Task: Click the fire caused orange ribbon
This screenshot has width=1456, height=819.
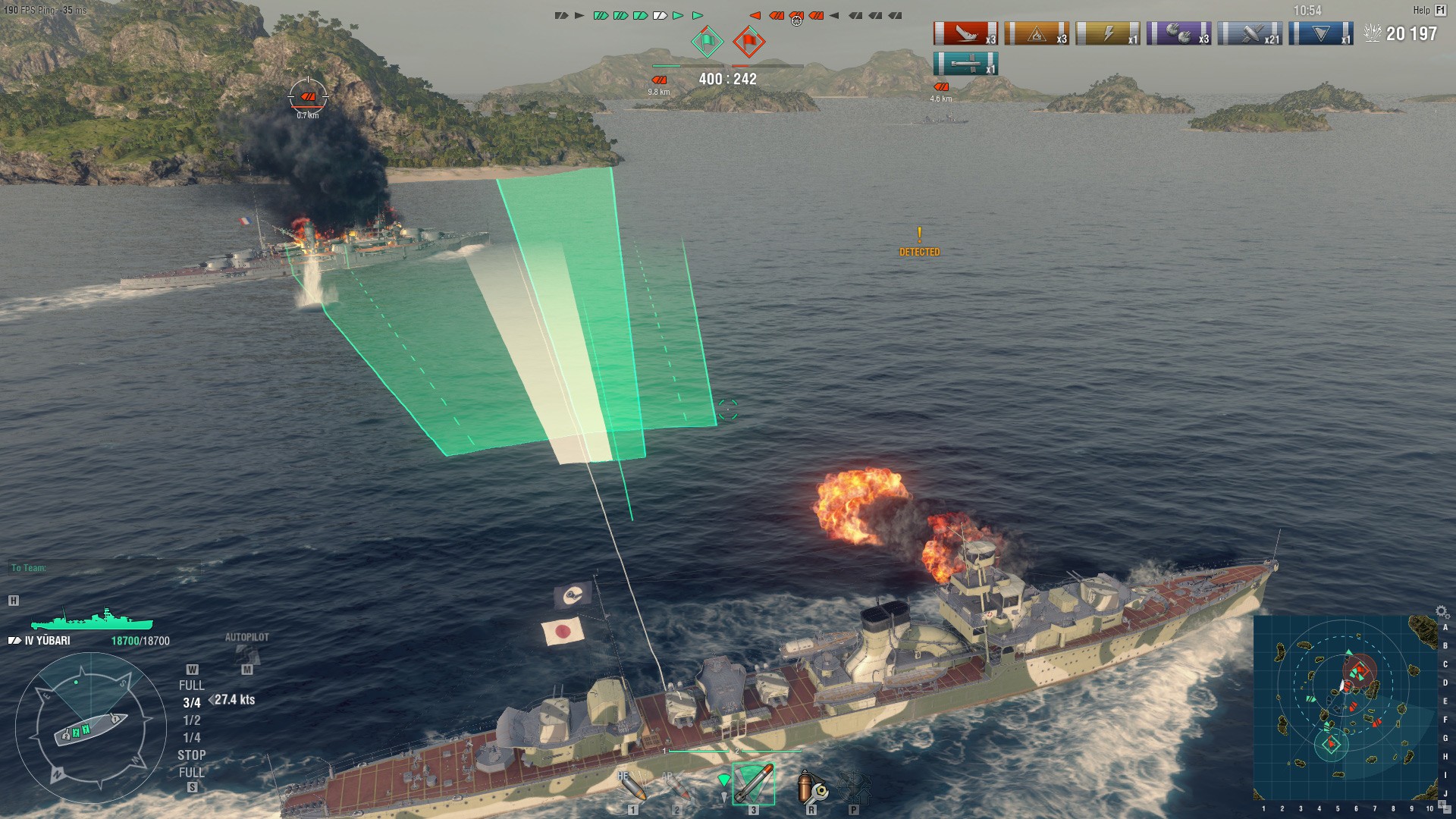Action: (x=1036, y=34)
